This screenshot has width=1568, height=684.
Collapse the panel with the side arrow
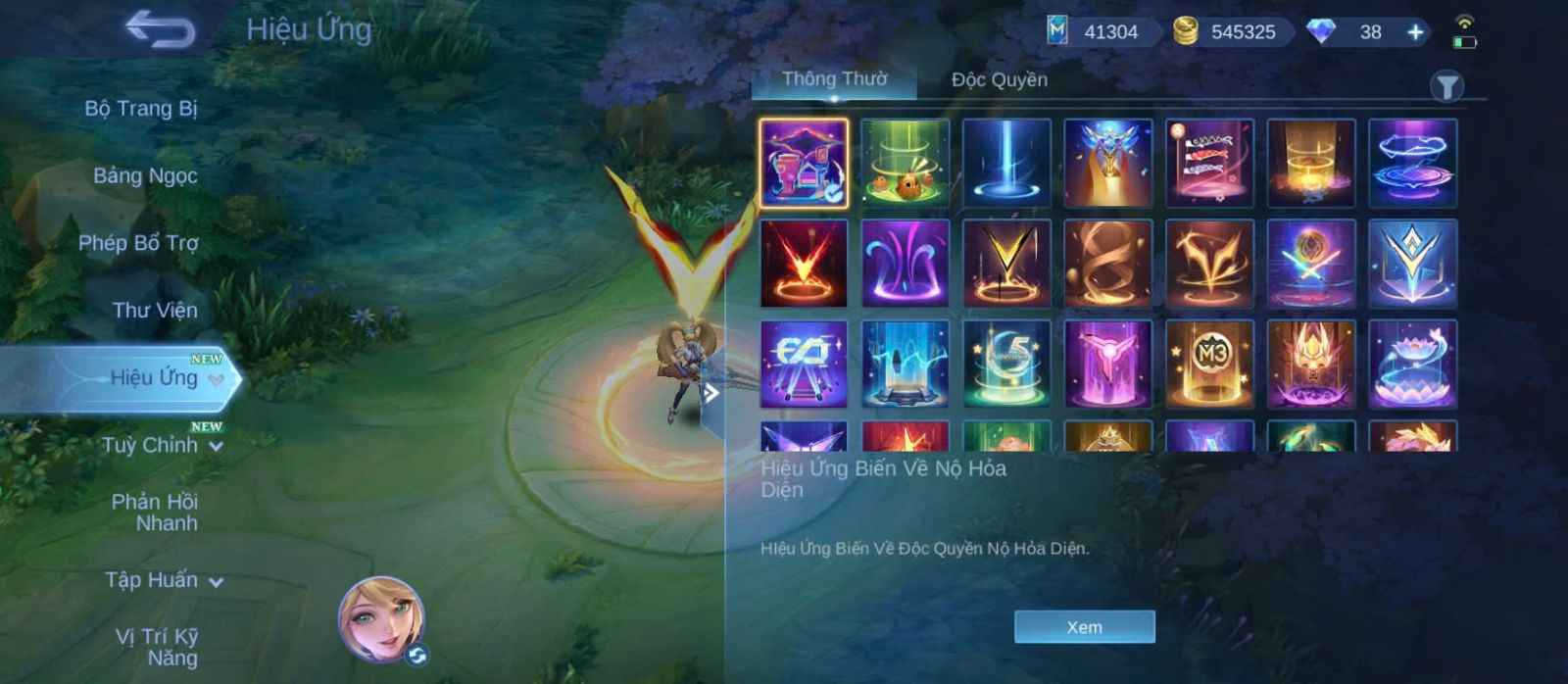coord(712,394)
